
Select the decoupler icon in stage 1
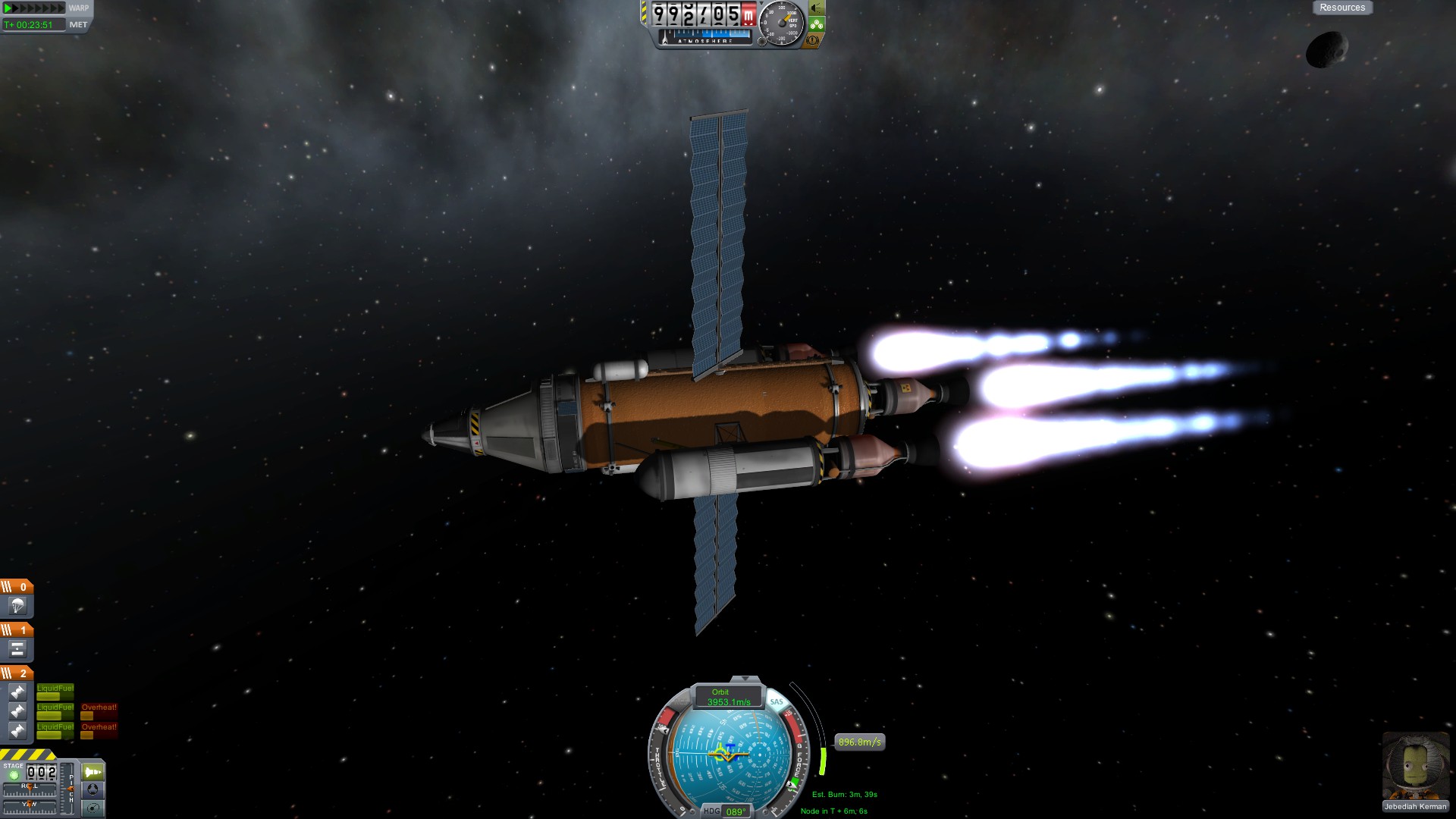17,649
